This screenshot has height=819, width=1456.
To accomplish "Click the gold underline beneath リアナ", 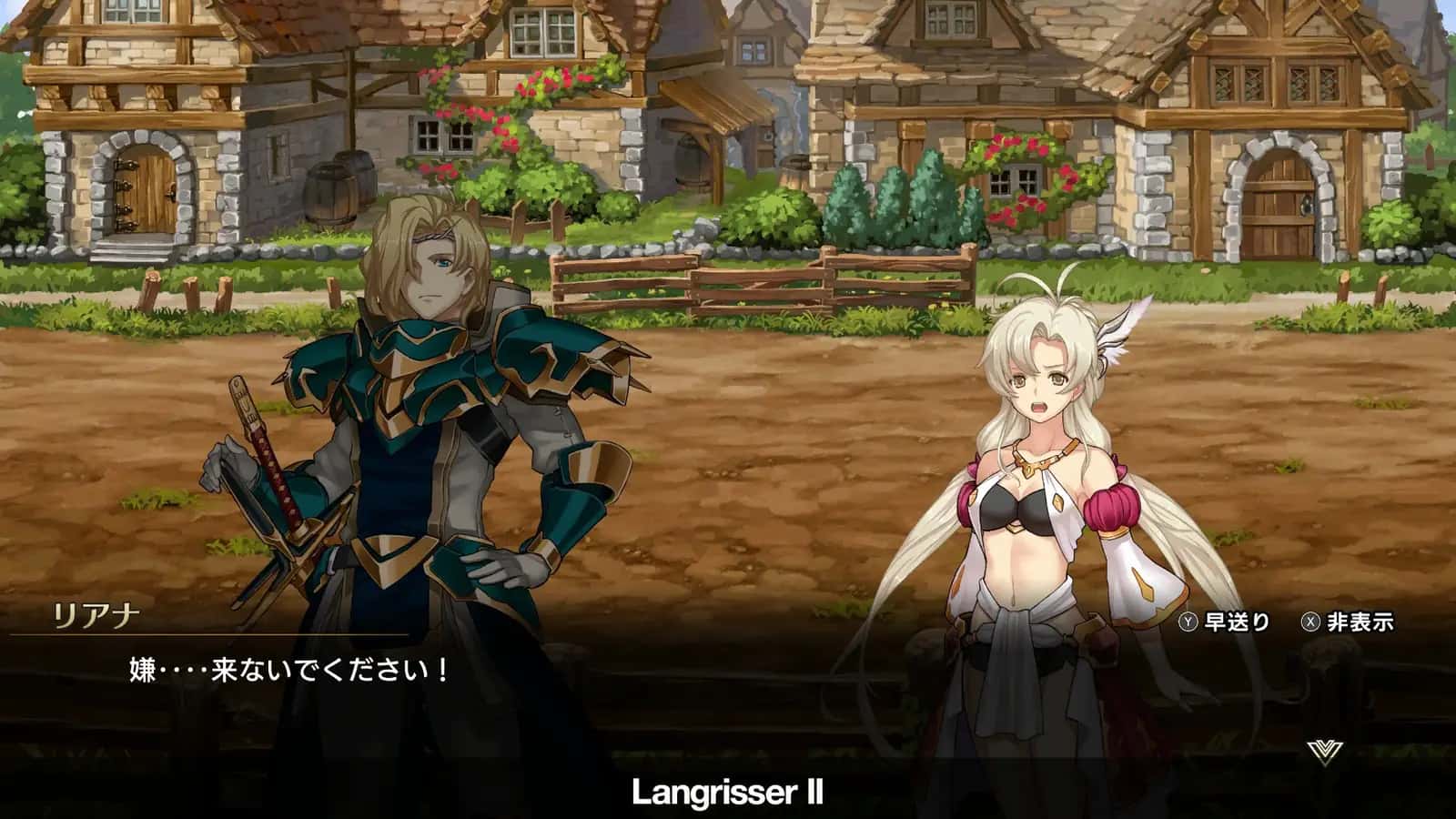I will pyautogui.click(x=209, y=635).
